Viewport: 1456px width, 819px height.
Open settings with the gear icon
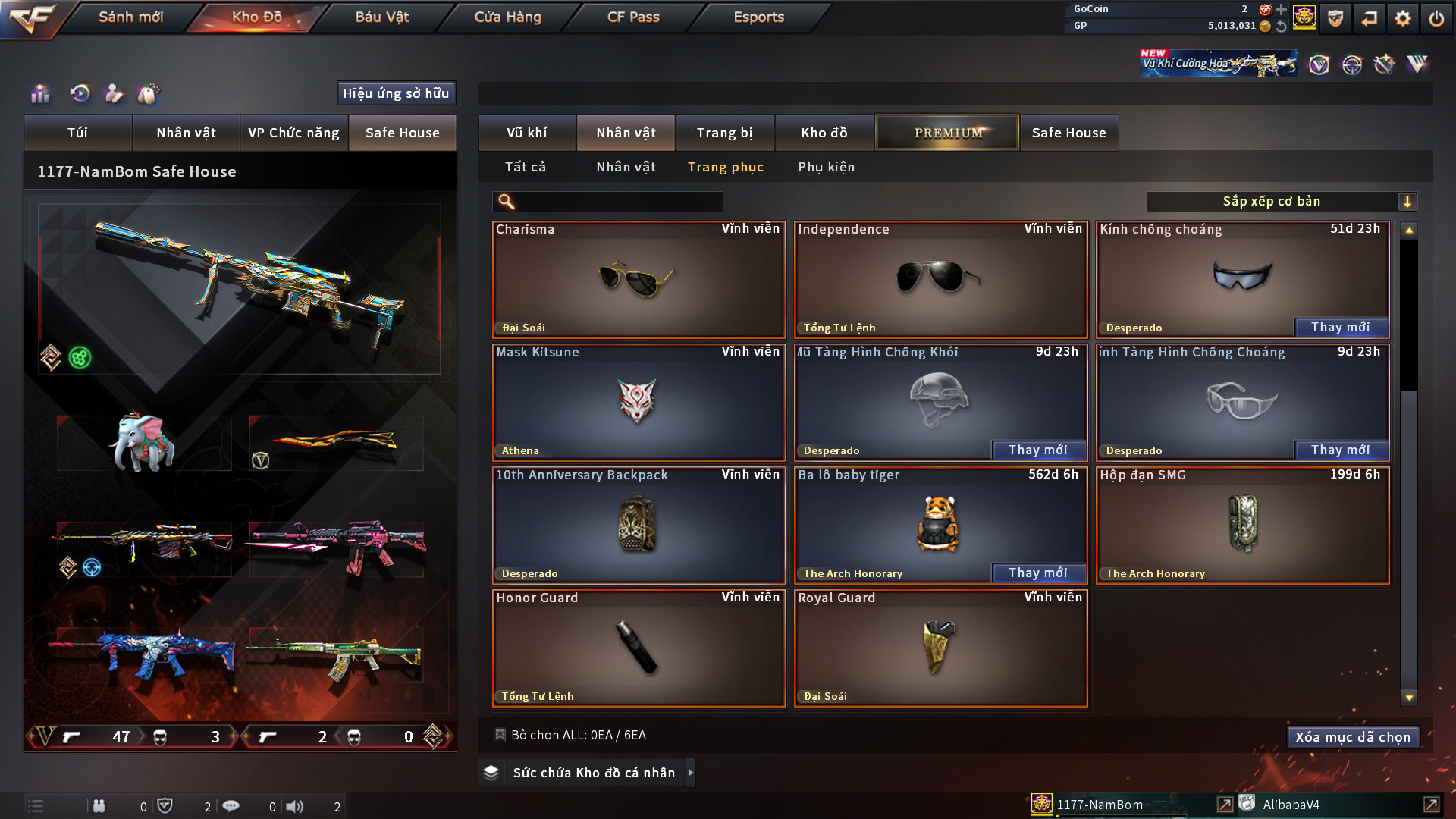tap(1402, 18)
